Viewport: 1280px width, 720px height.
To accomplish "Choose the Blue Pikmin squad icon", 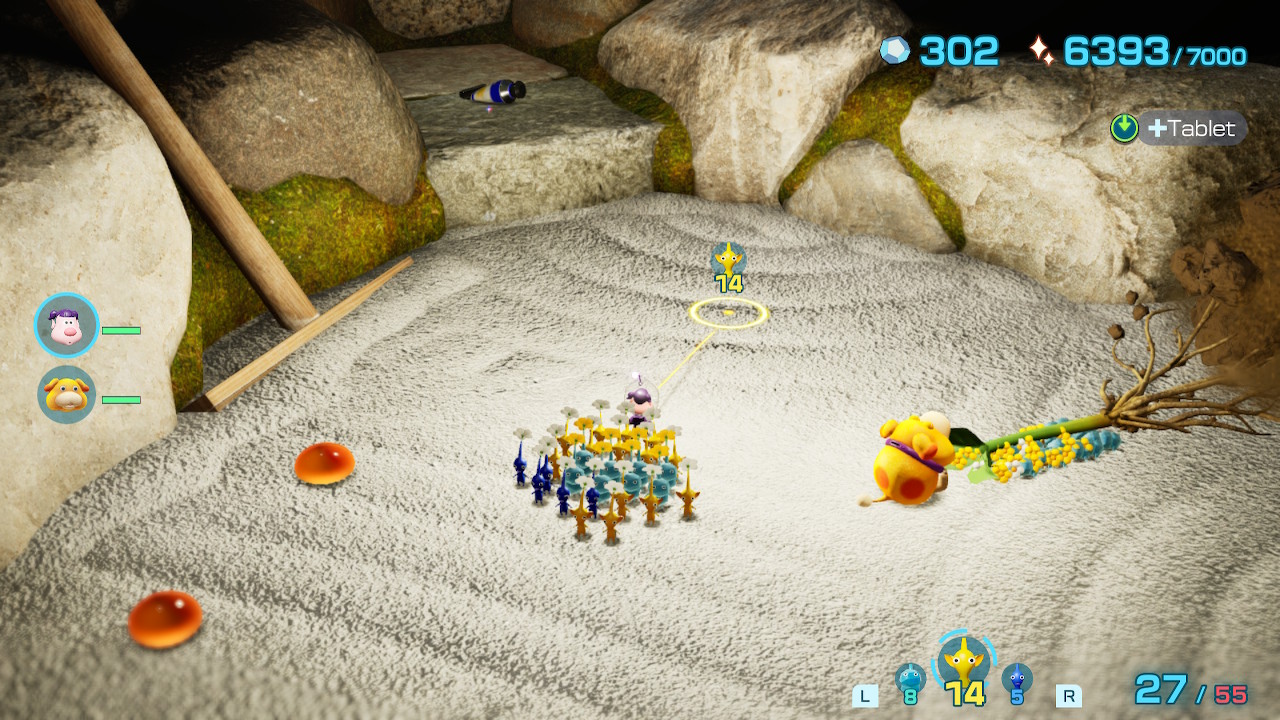I will (x=1017, y=678).
